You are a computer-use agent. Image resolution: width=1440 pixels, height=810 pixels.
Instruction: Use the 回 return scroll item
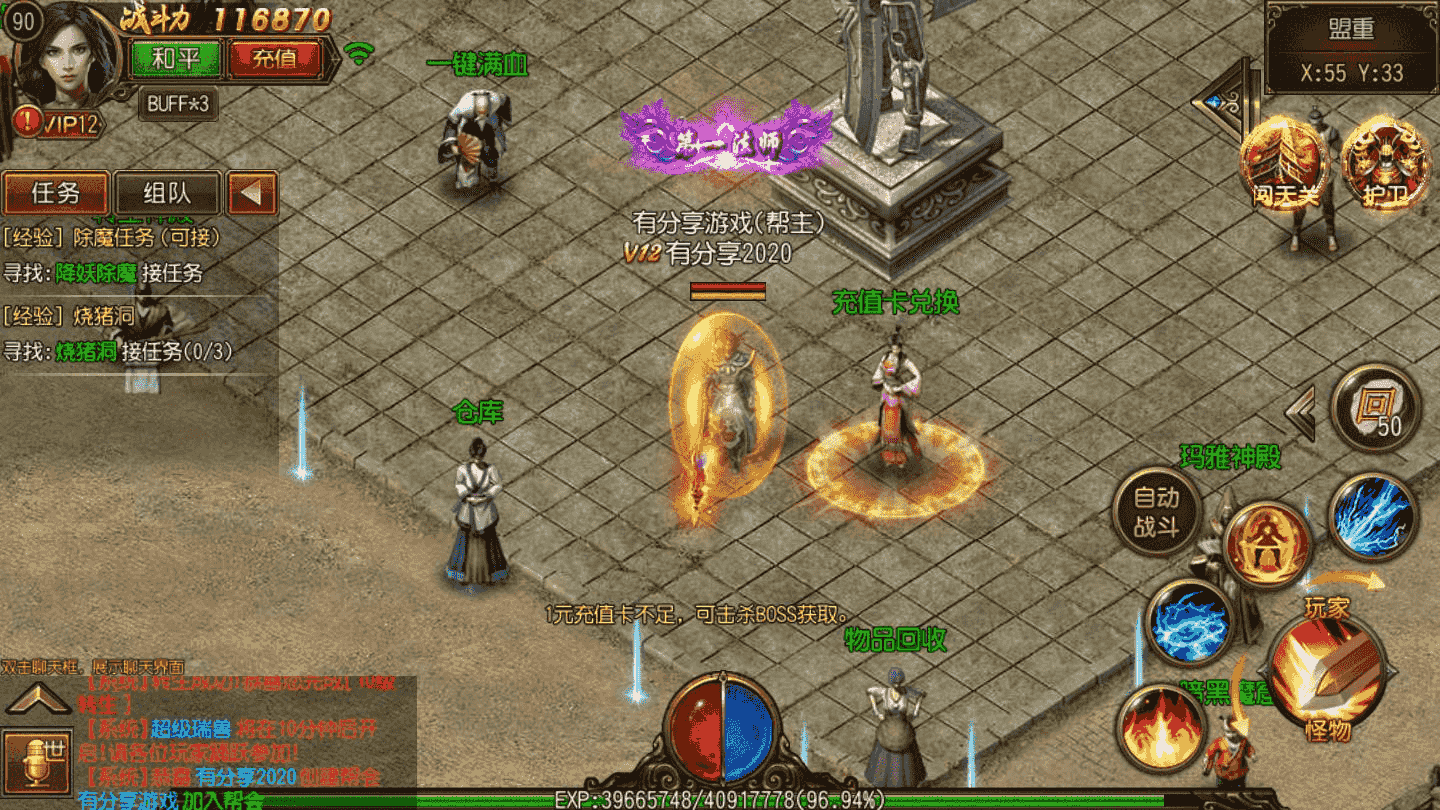click(x=1376, y=408)
